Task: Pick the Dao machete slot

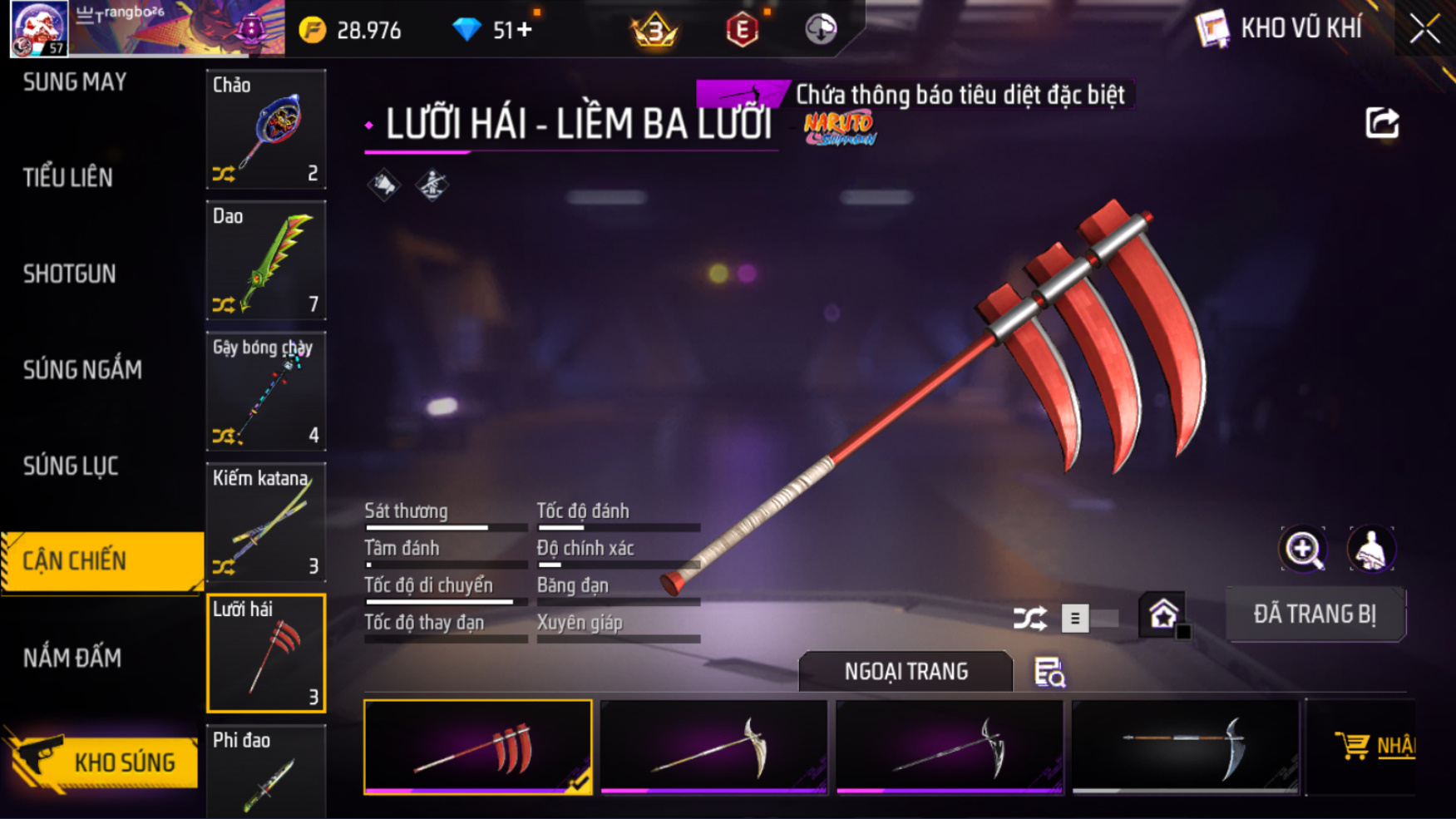Action: point(265,260)
